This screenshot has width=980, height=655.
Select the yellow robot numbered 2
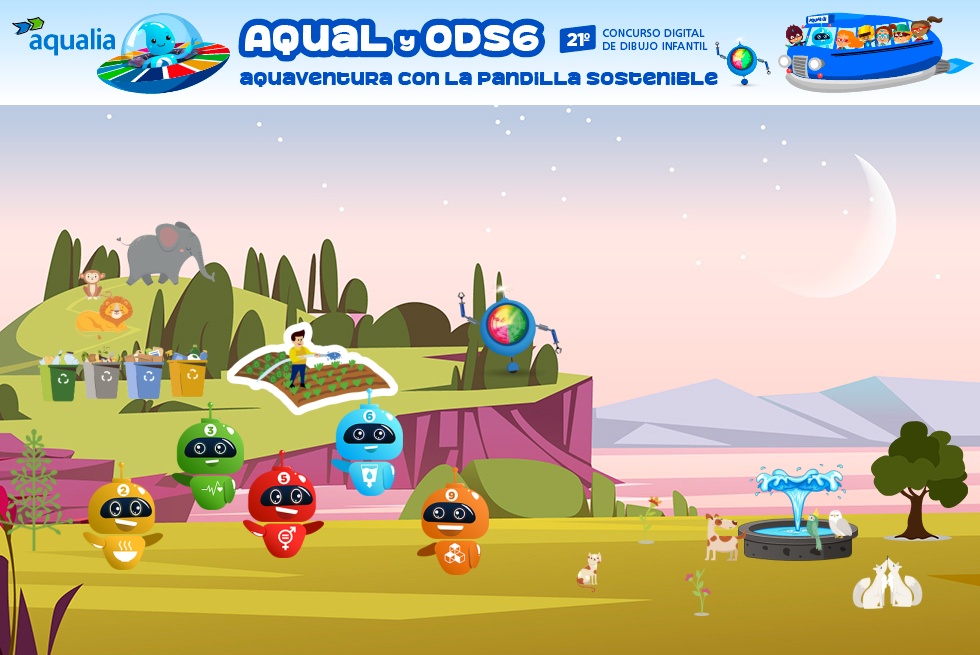(x=122, y=522)
